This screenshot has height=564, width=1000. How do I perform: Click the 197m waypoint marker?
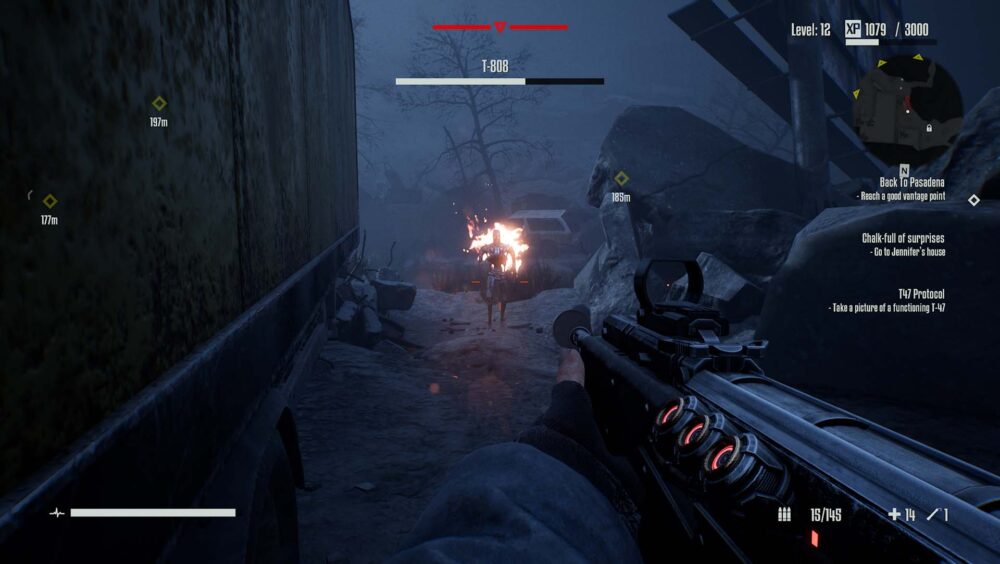coord(158,103)
